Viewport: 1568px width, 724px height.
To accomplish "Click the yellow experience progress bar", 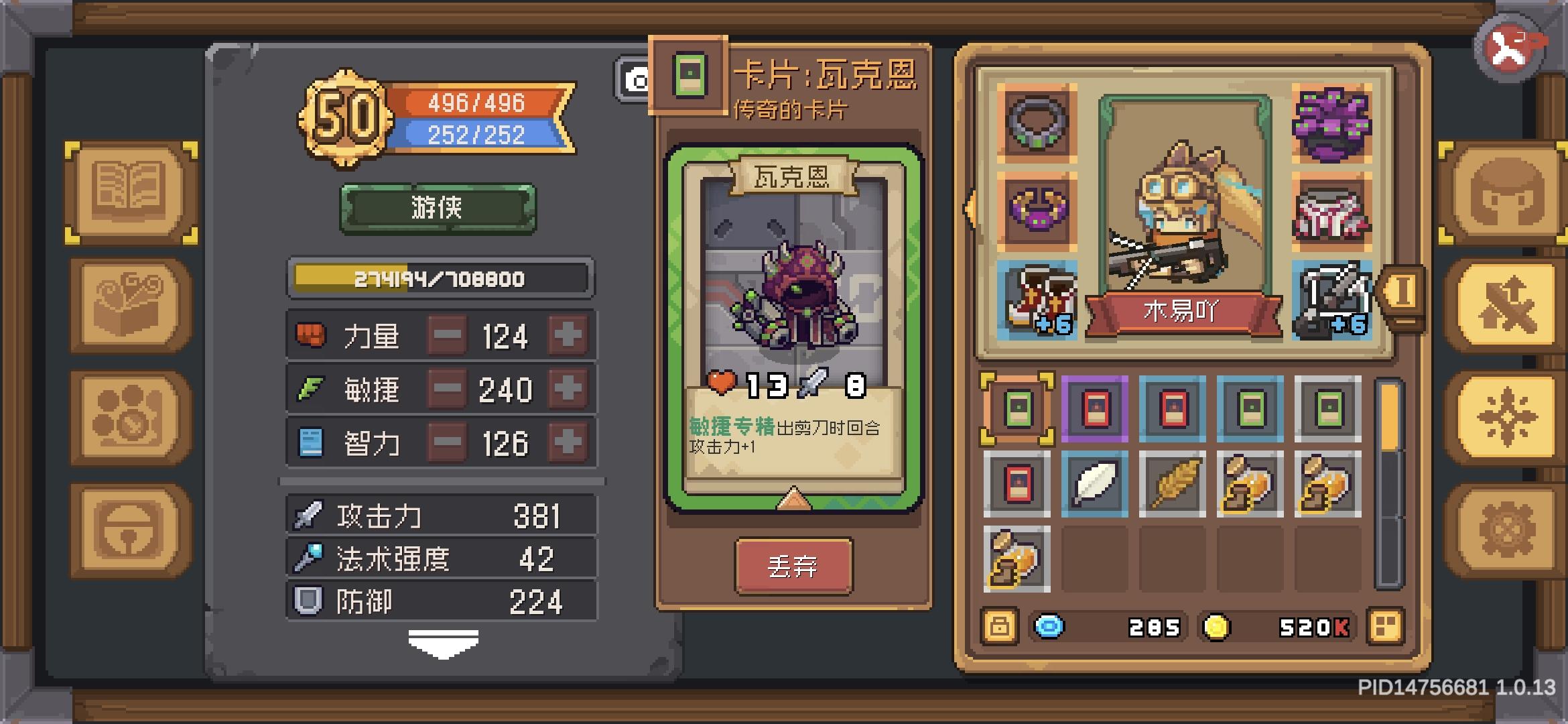I will pyautogui.click(x=439, y=280).
